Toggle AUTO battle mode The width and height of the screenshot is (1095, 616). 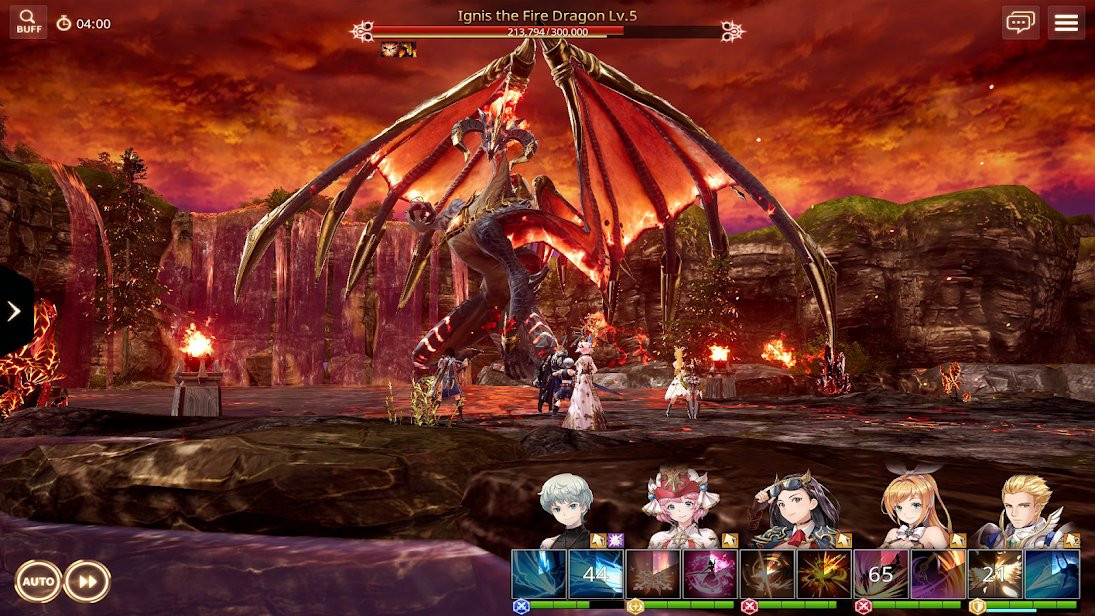pos(38,581)
